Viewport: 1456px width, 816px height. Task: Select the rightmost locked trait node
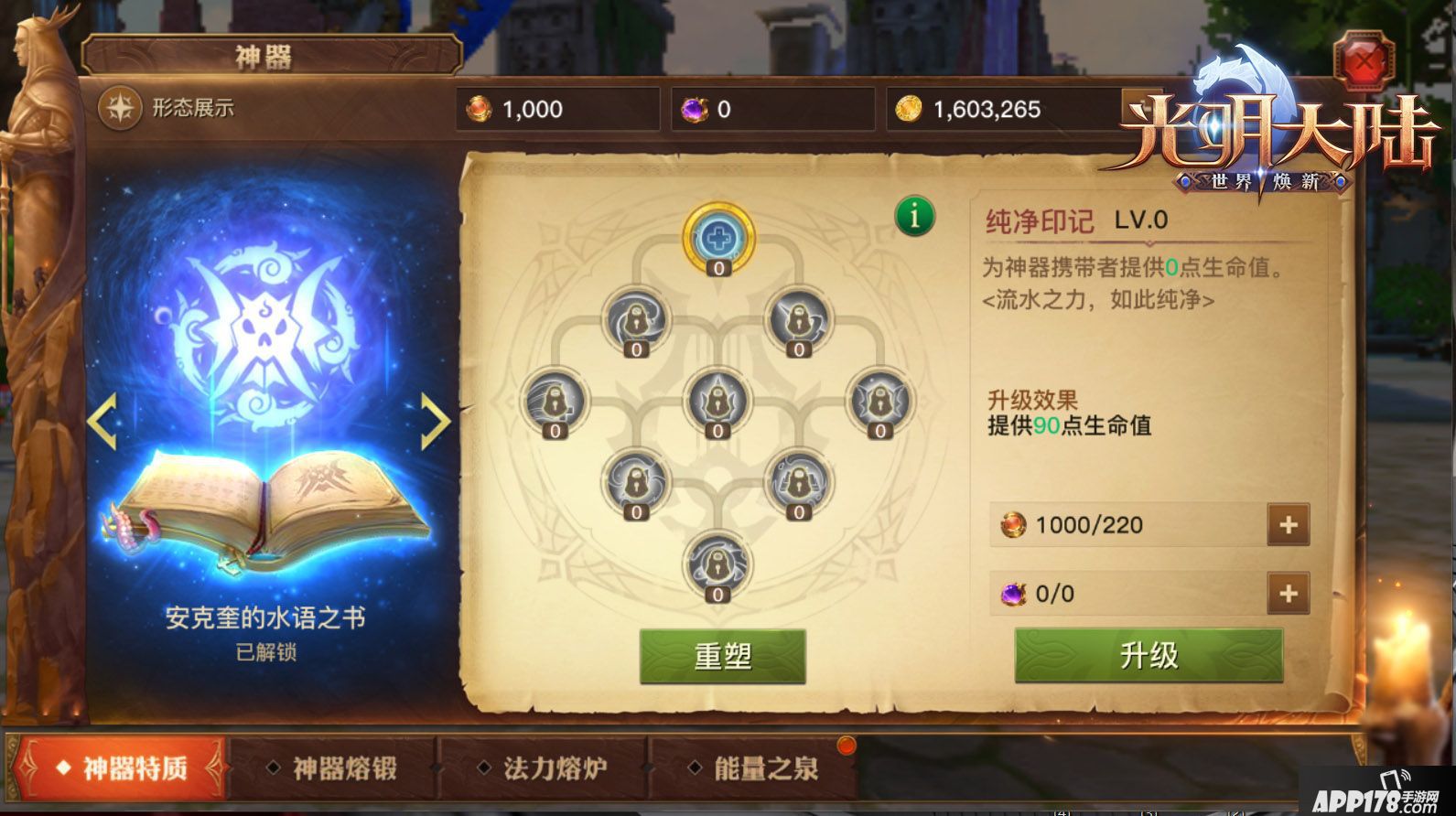point(880,403)
